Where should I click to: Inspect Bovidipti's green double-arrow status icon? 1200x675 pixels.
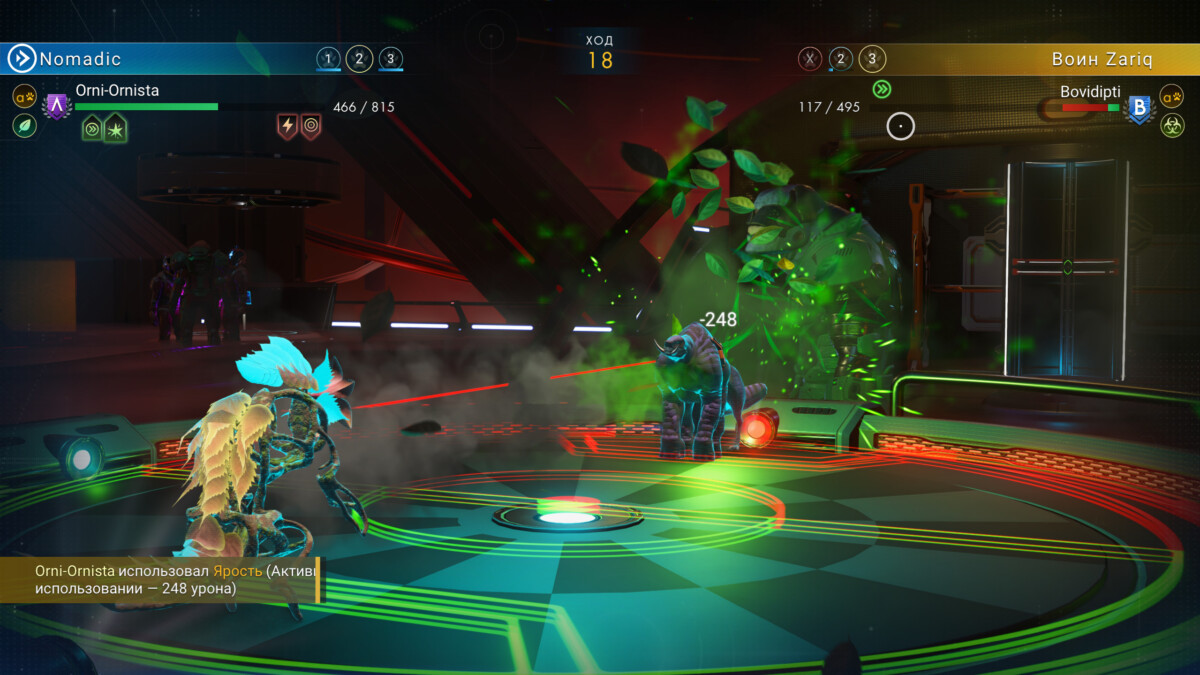(x=881, y=89)
